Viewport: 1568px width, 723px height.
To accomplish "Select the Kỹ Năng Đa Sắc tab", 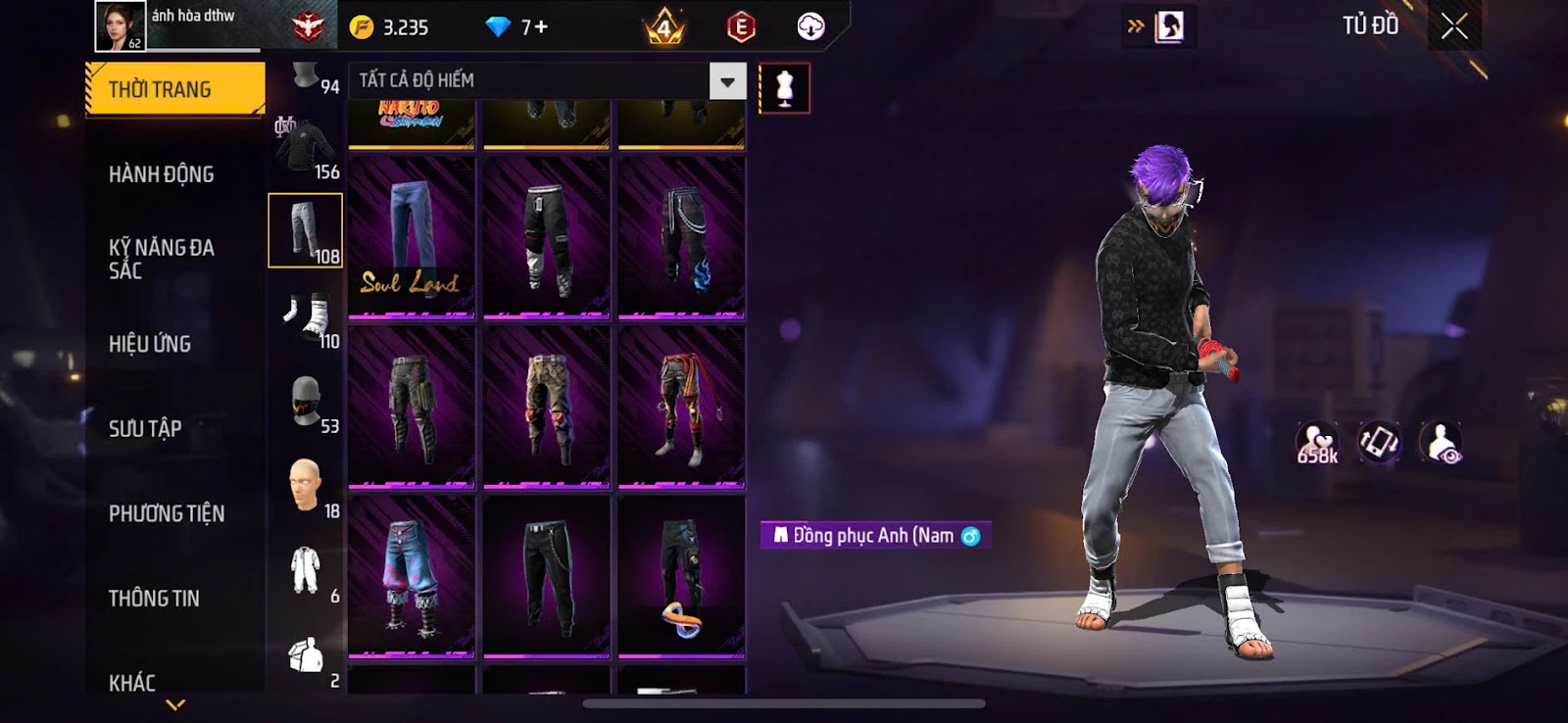I will tap(162, 259).
